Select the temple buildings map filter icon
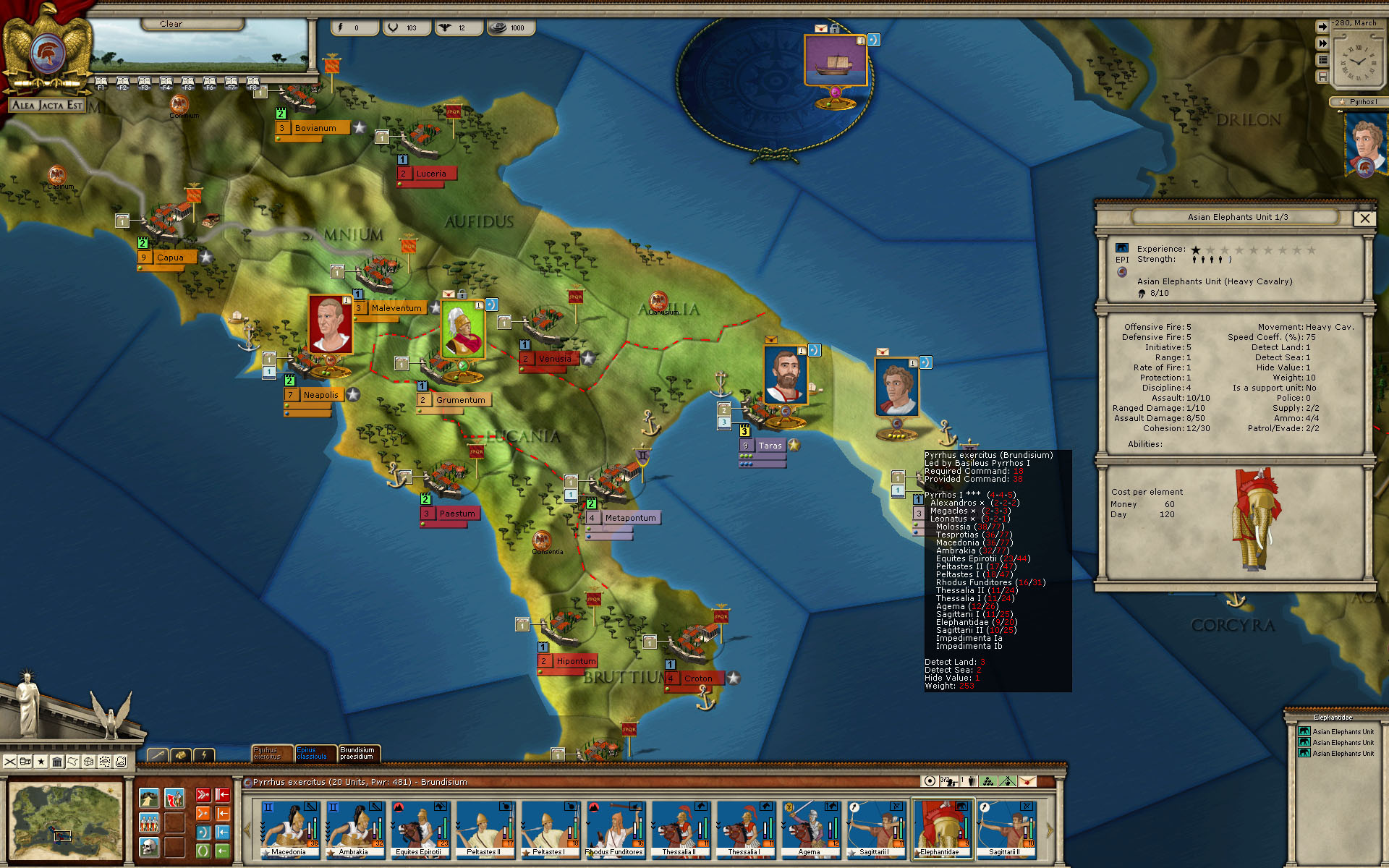This screenshot has height=868, width=1389. pos(57,761)
